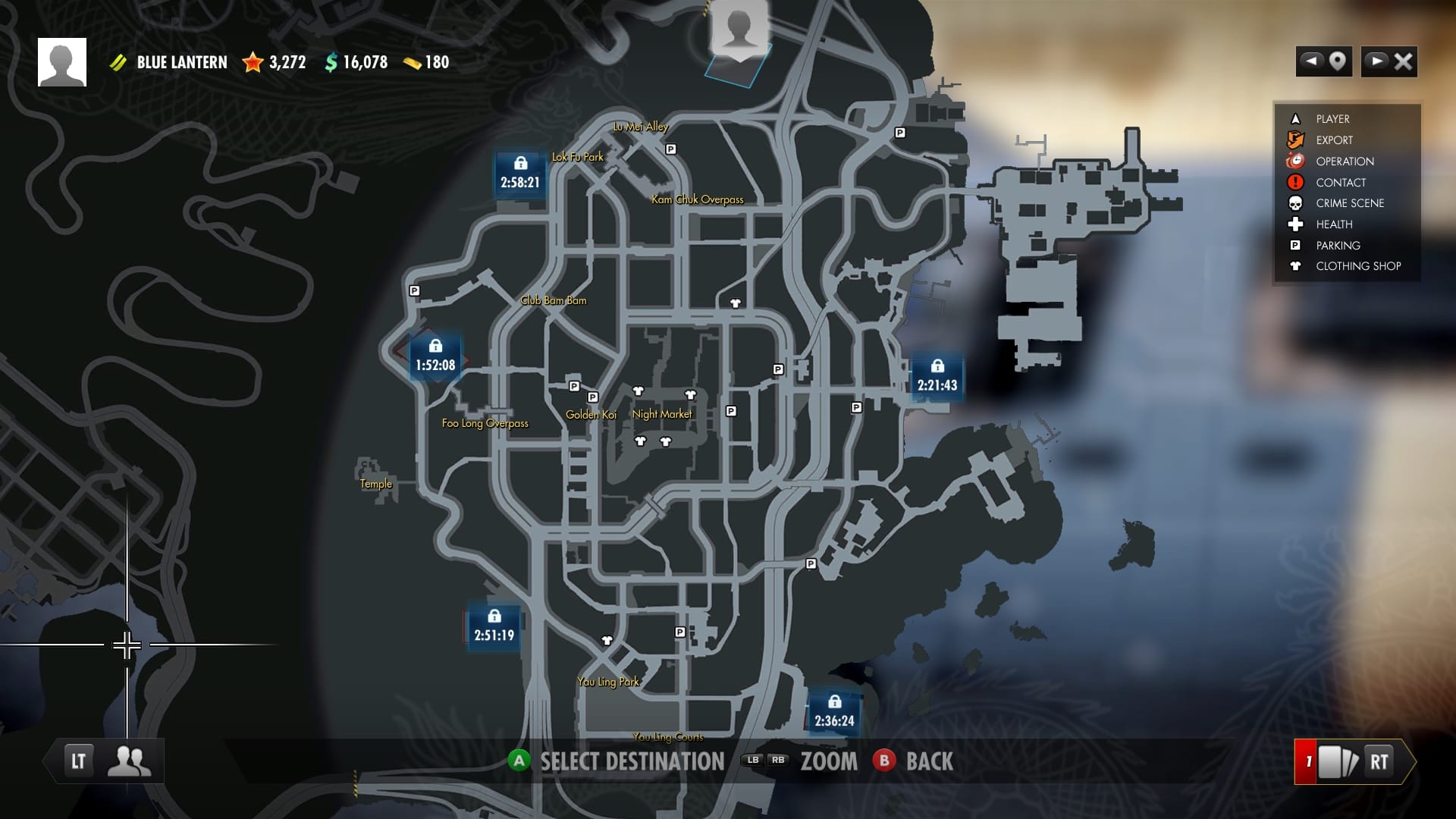
Task: Click the Back option next to B
Action: 929,761
